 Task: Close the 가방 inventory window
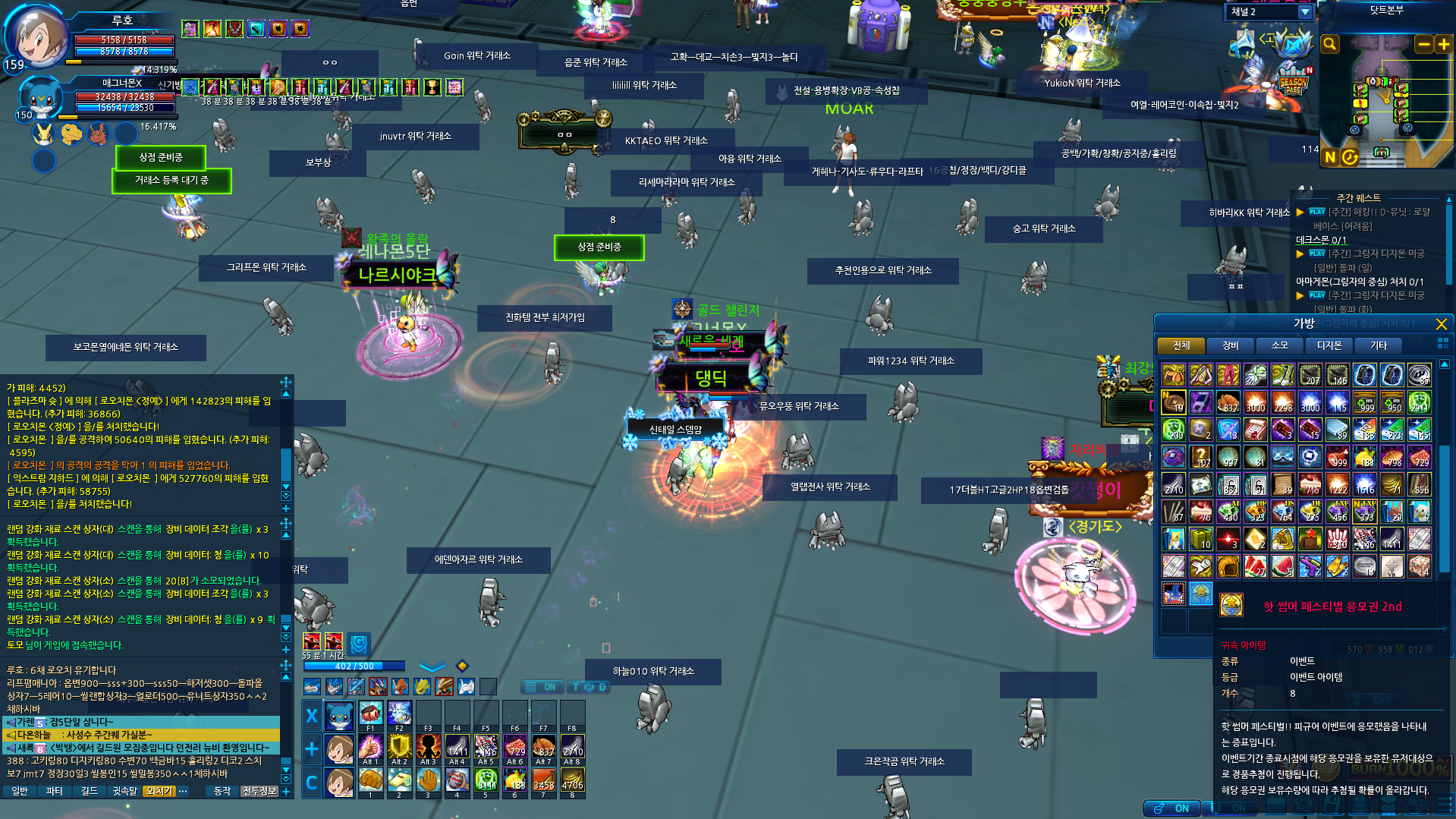click(1441, 324)
